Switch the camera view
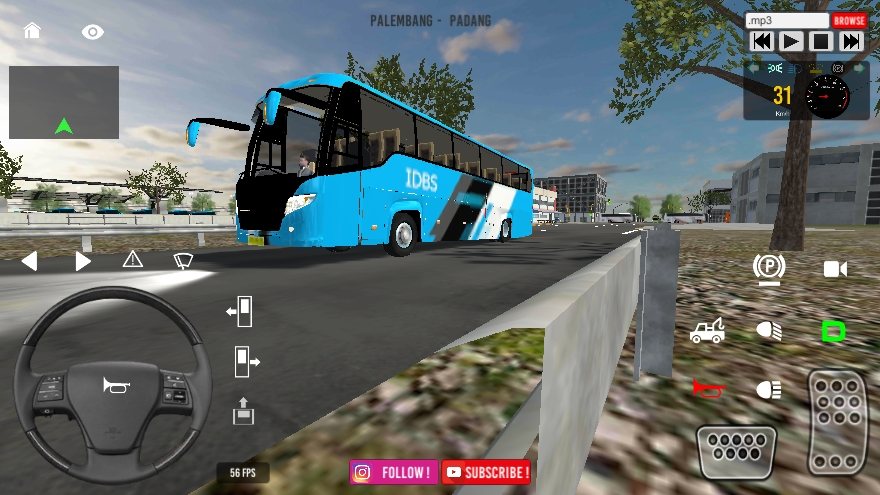Viewport: 880px width, 495px height. coord(835,268)
